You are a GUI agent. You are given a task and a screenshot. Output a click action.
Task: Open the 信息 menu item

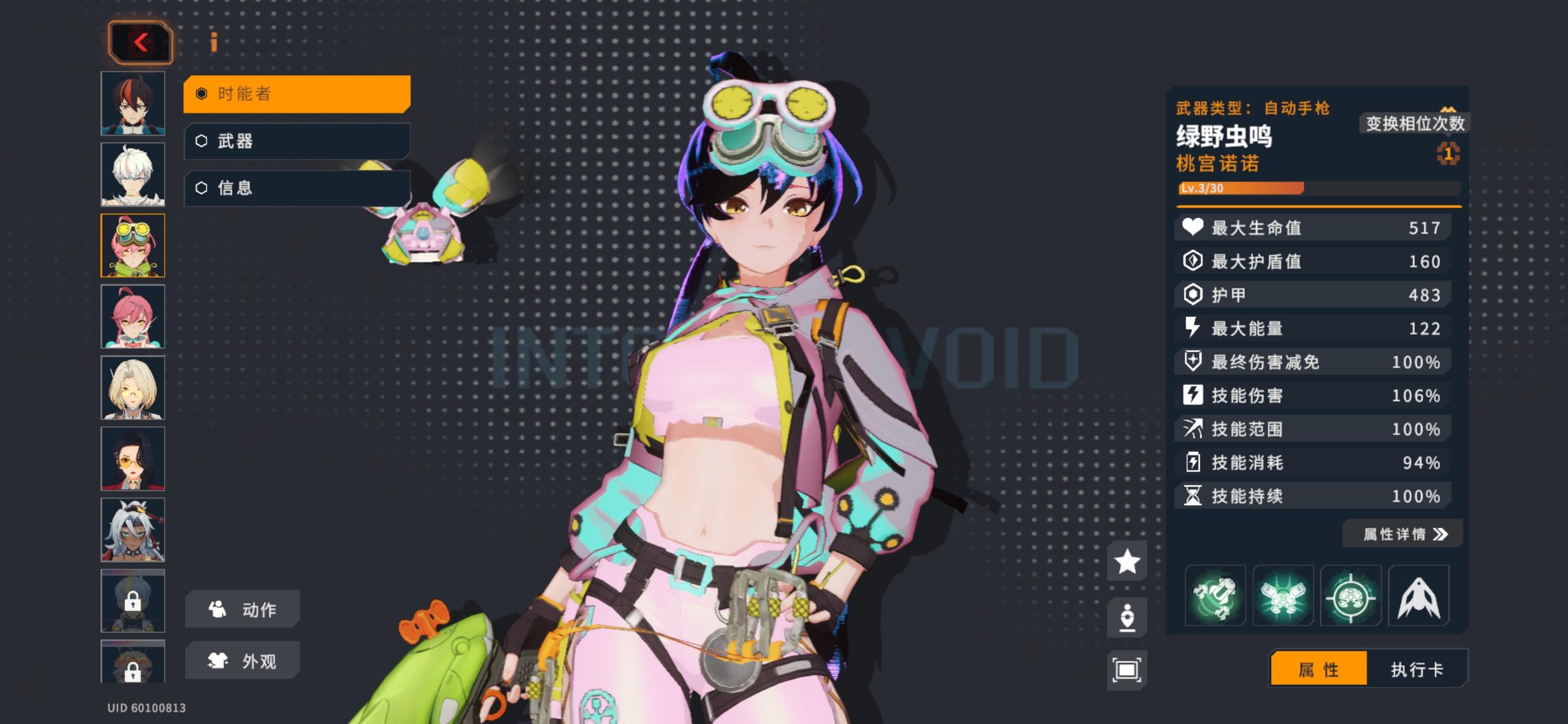[295, 188]
